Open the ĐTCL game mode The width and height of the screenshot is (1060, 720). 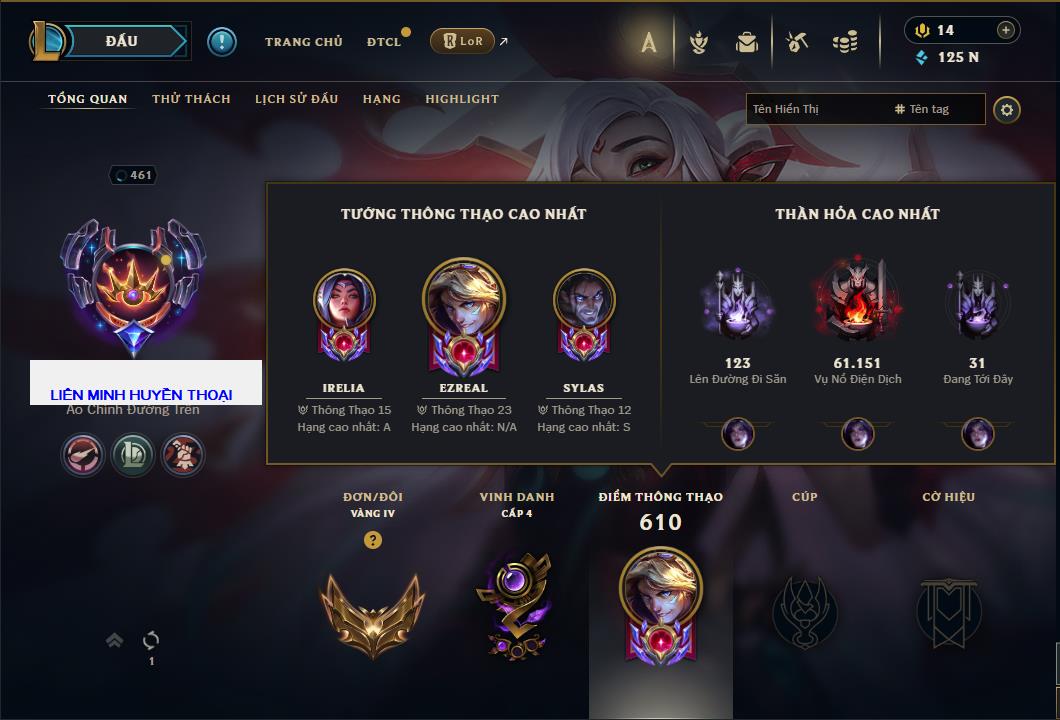coord(384,42)
